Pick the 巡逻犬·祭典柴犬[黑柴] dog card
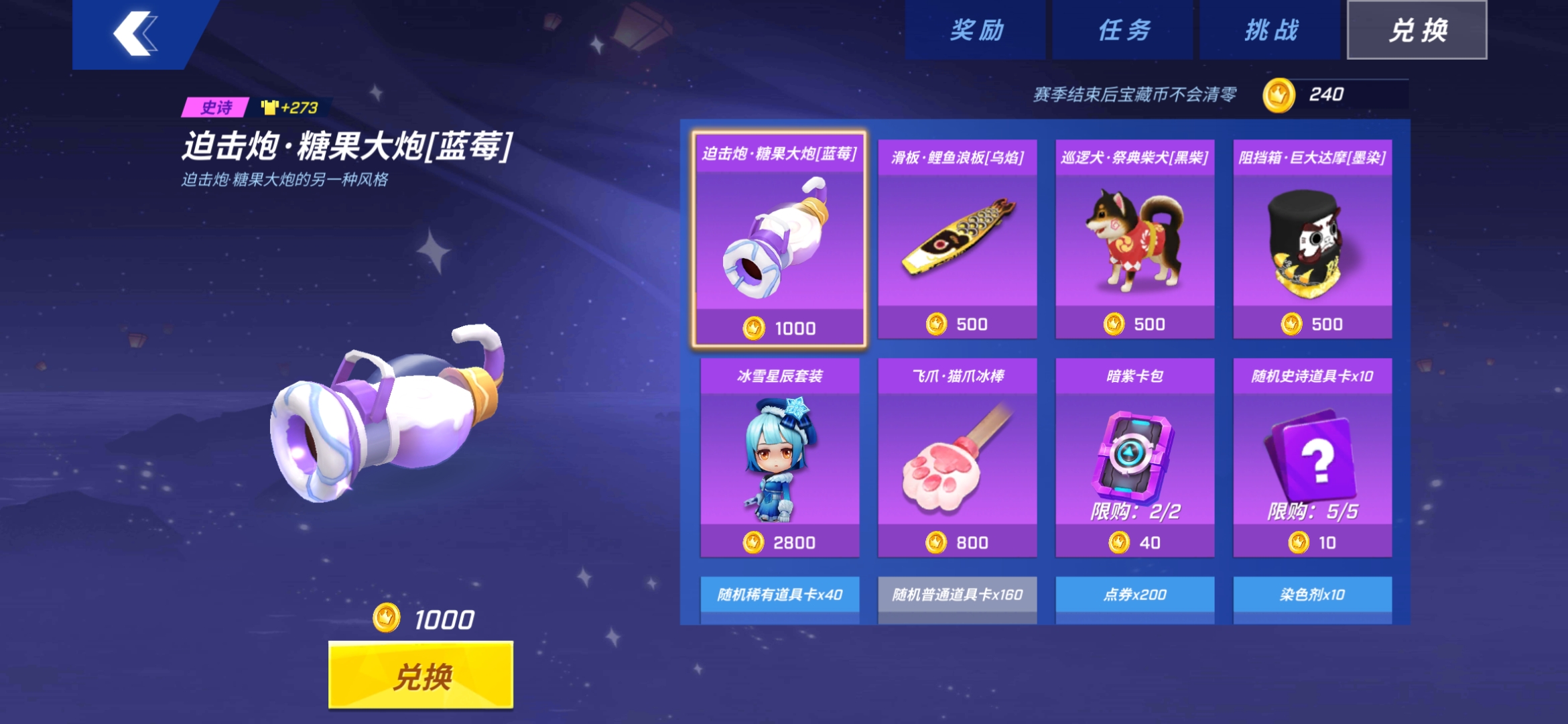1568x724 pixels. click(1134, 239)
